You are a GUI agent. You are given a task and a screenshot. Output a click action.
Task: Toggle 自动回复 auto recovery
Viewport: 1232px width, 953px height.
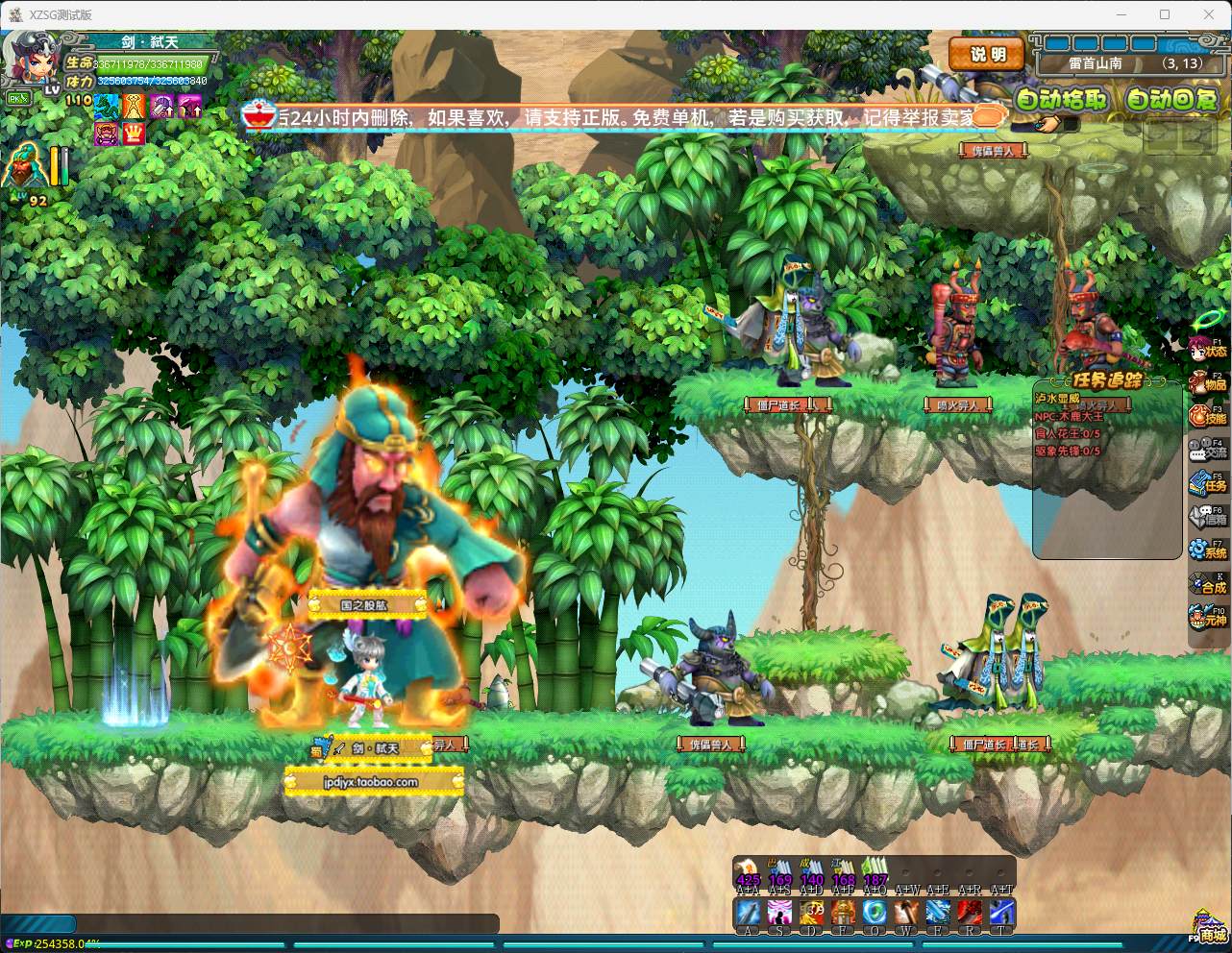(1170, 99)
